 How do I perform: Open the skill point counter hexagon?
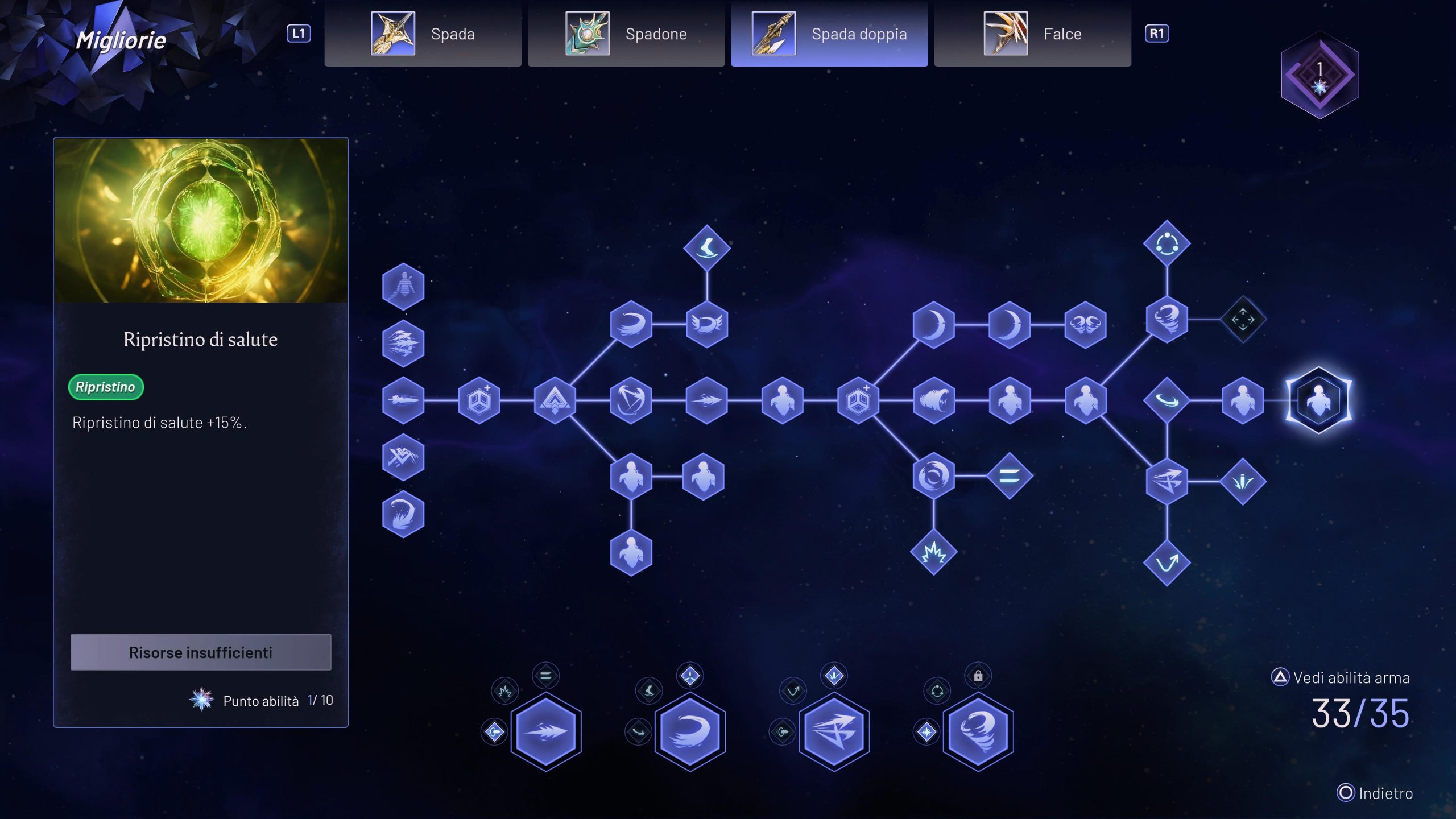[1319, 75]
